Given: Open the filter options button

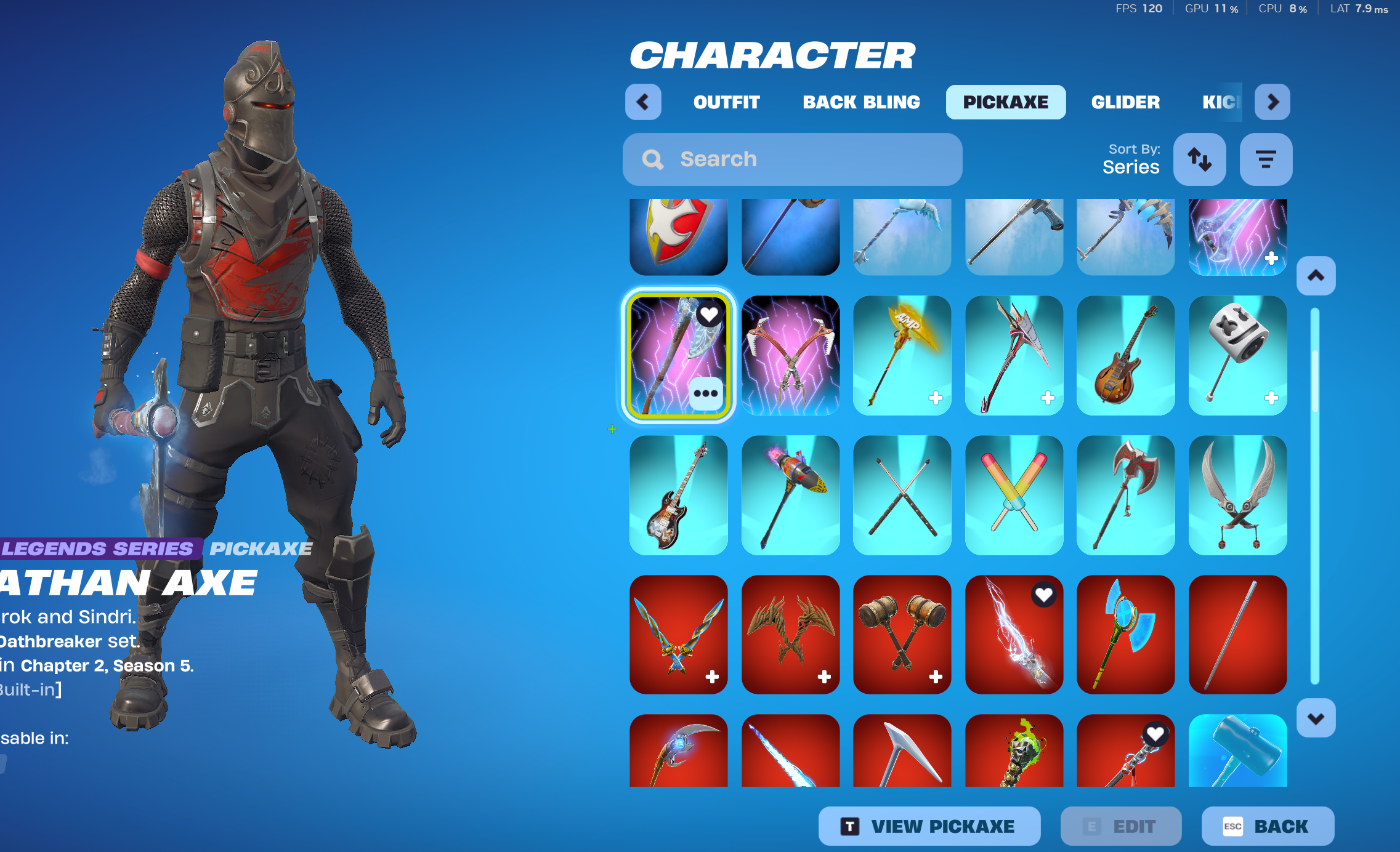Looking at the screenshot, I should [x=1266, y=159].
